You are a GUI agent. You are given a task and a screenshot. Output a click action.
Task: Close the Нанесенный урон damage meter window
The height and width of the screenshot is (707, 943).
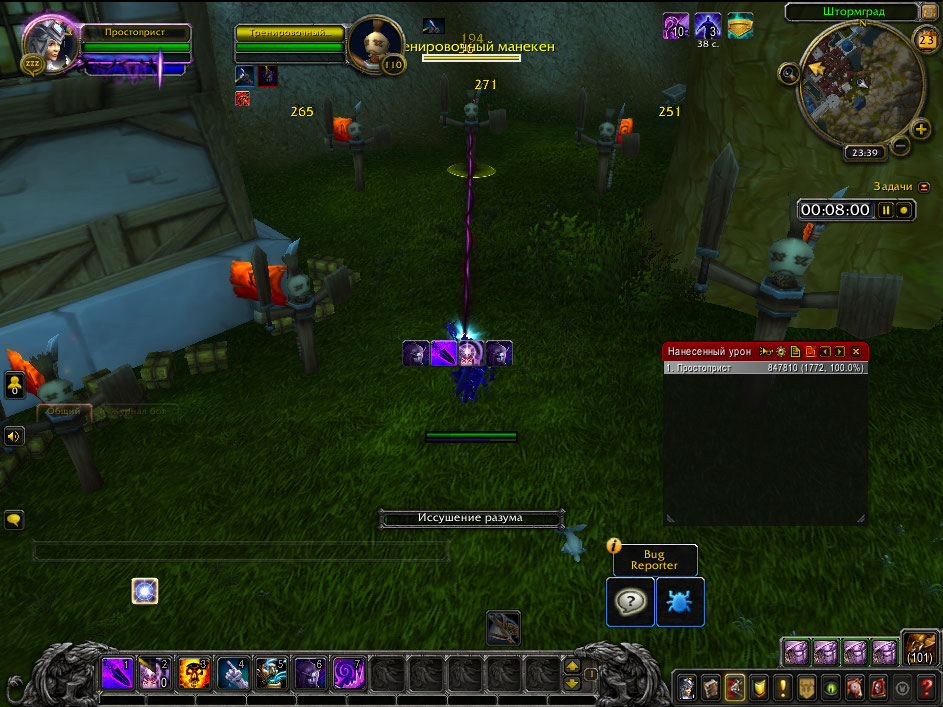point(856,352)
